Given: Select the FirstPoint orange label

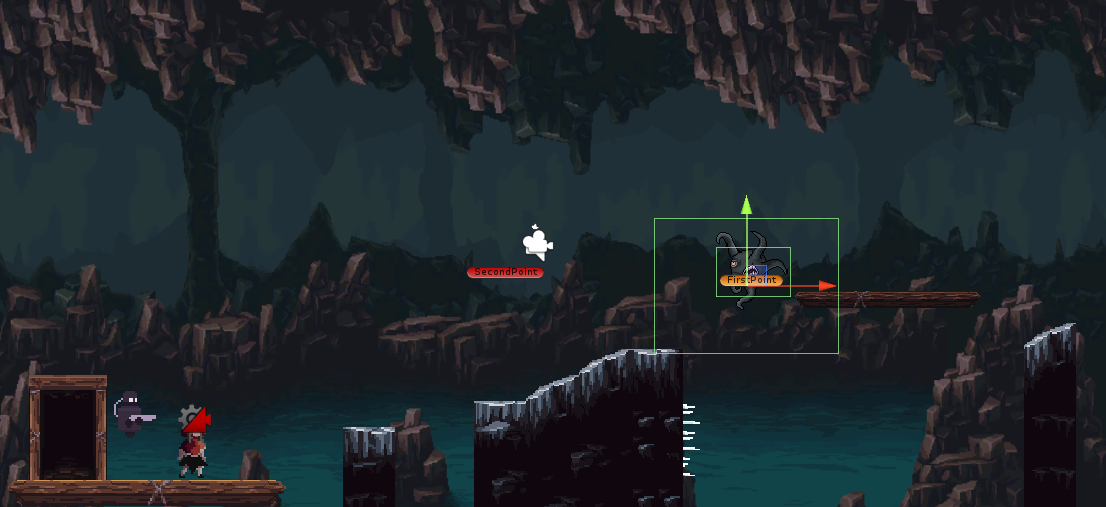Looking at the screenshot, I should pos(748,280).
